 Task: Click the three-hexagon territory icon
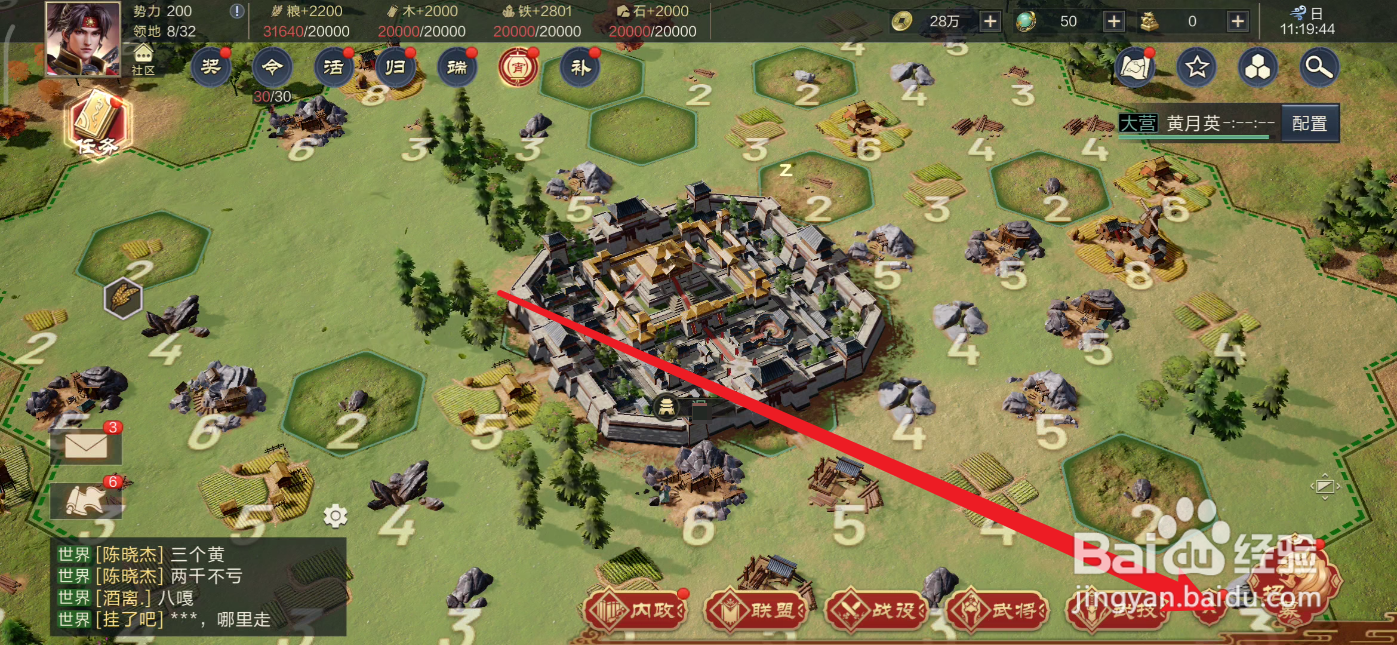(x=1257, y=68)
